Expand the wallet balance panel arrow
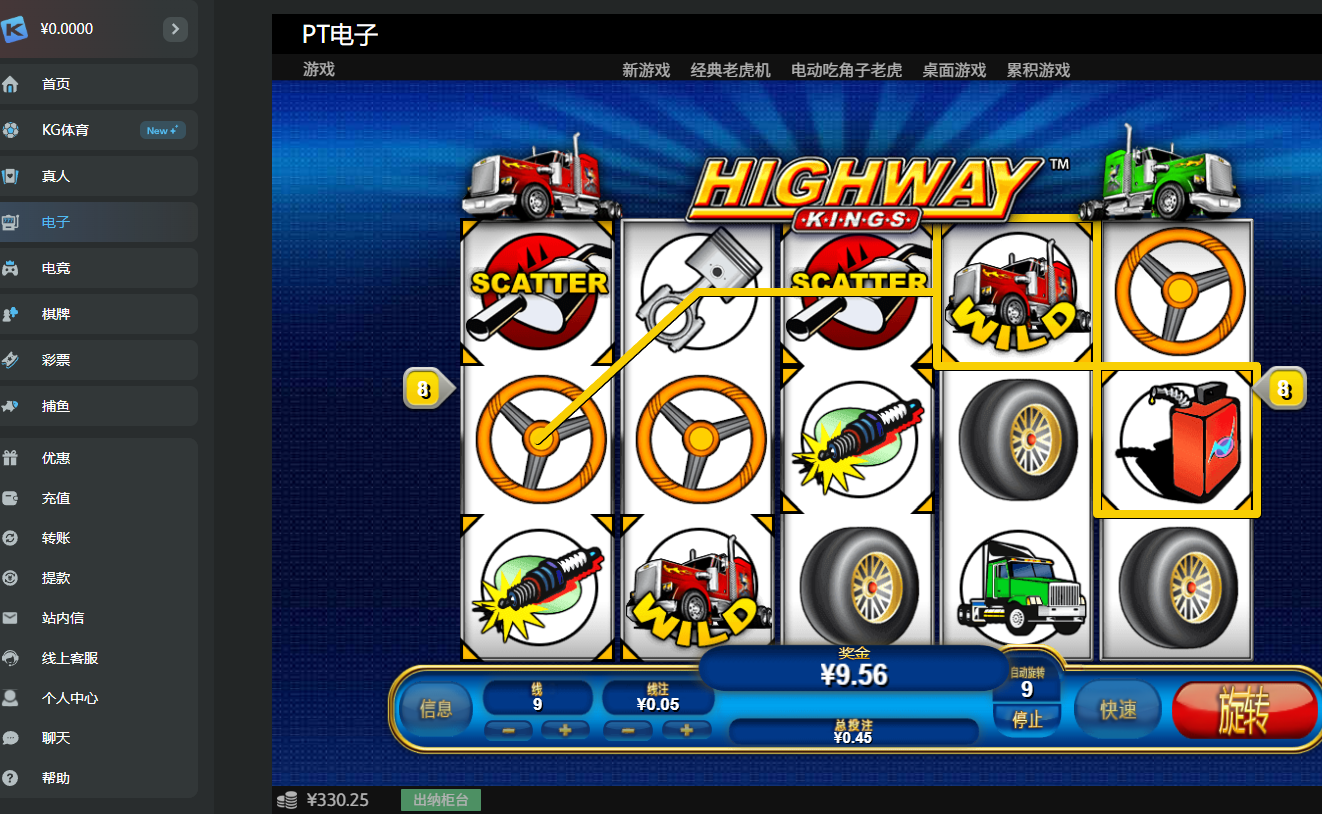Image resolution: width=1322 pixels, height=814 pixels. coord(175,29)
